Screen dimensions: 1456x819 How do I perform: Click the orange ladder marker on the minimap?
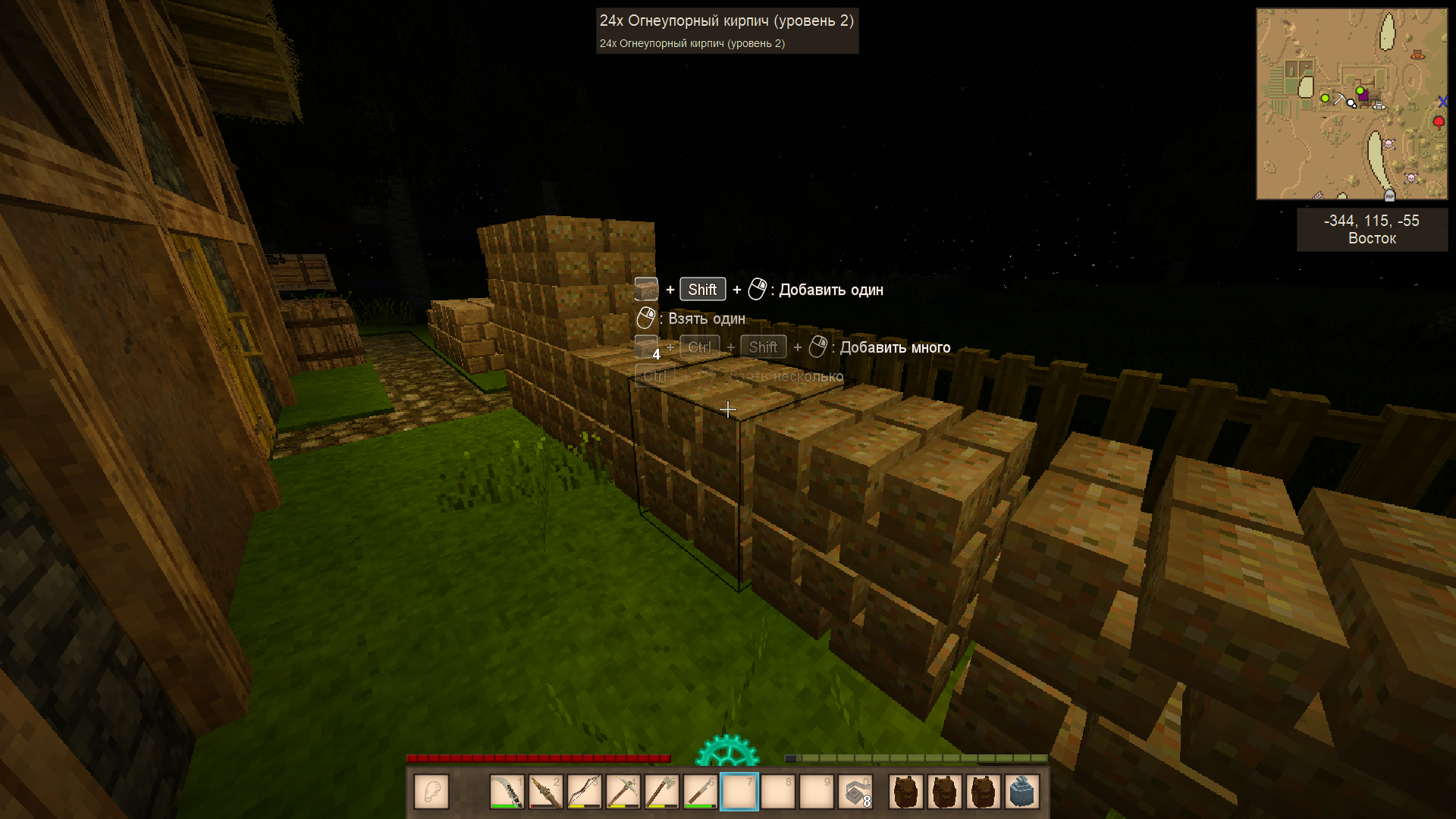tap(1417, 55)
